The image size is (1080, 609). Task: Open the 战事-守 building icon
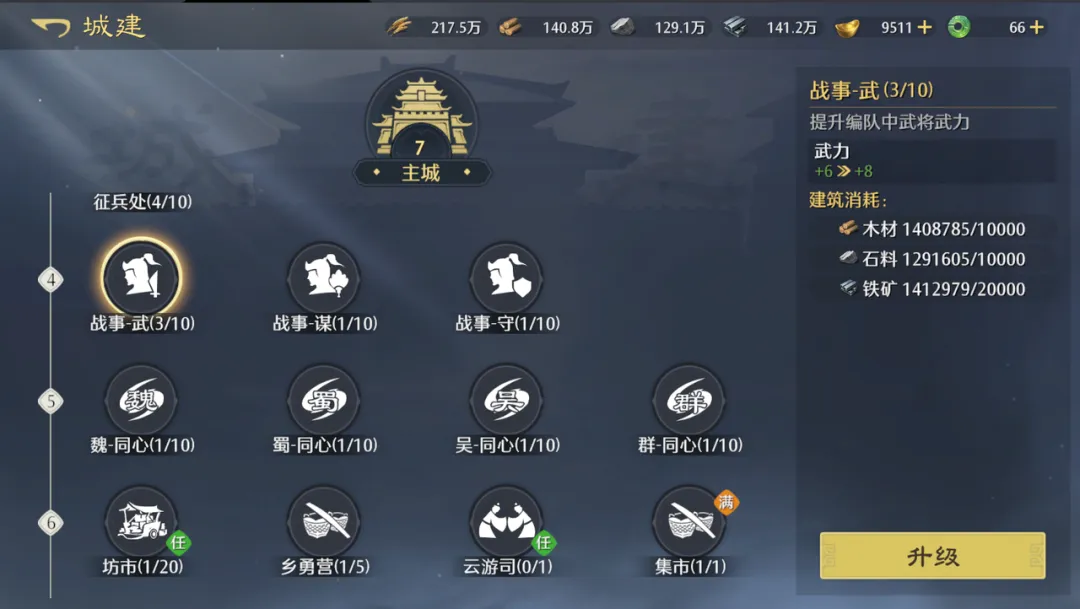(x=506, y=278)
